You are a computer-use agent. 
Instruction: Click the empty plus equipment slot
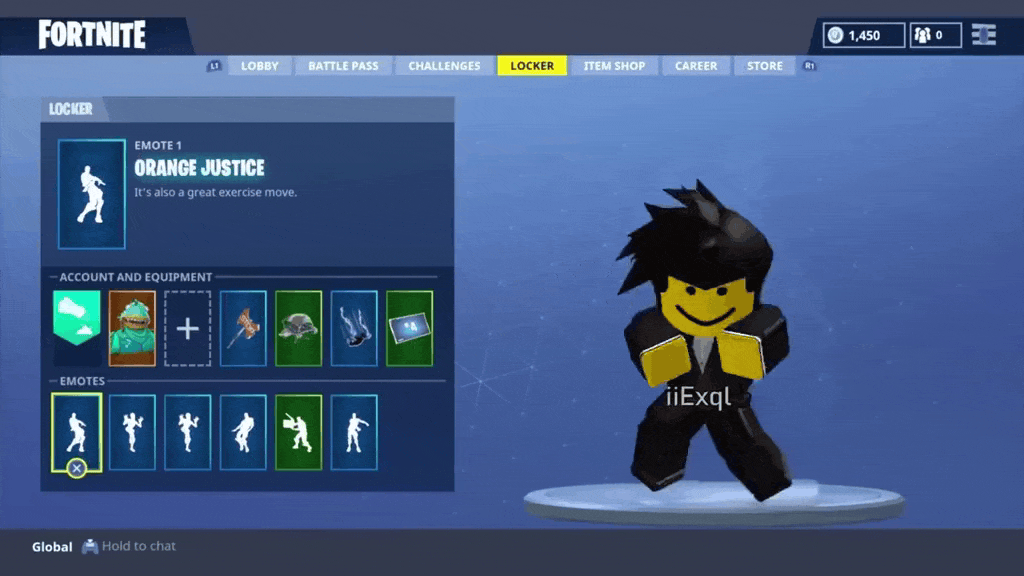click(188, 328)
